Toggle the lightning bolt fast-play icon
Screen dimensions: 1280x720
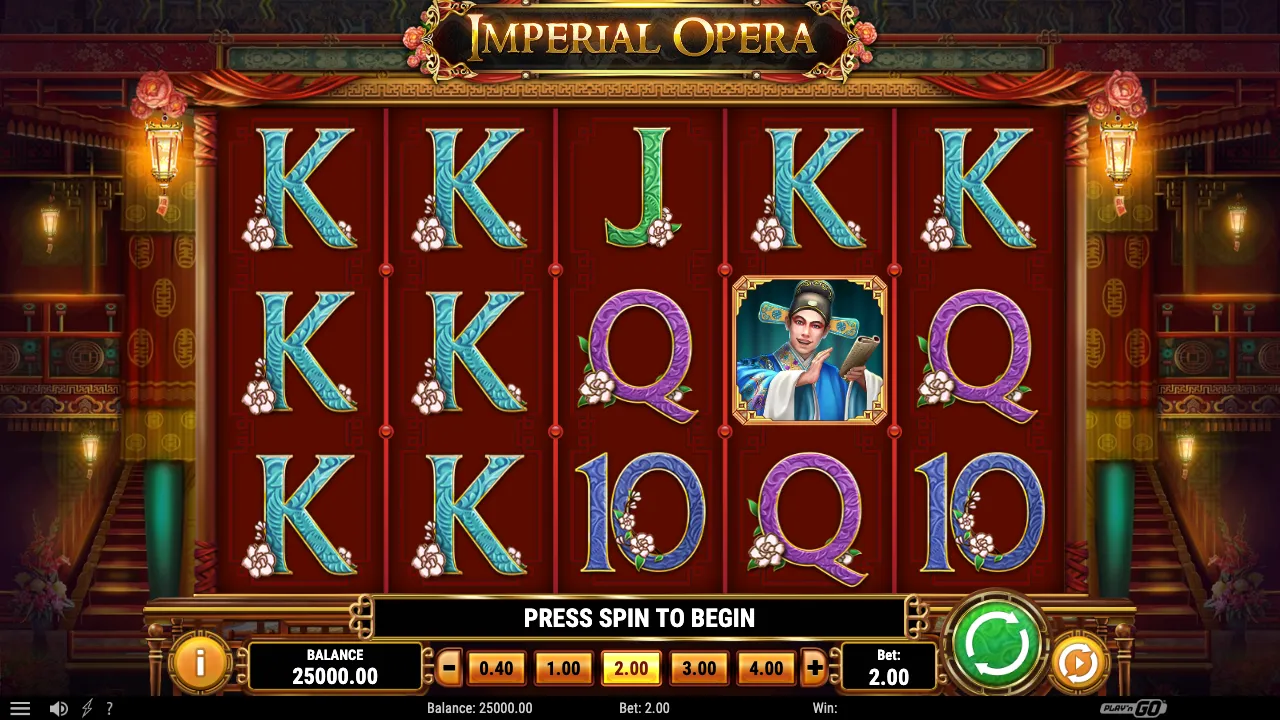click(87, 708)
